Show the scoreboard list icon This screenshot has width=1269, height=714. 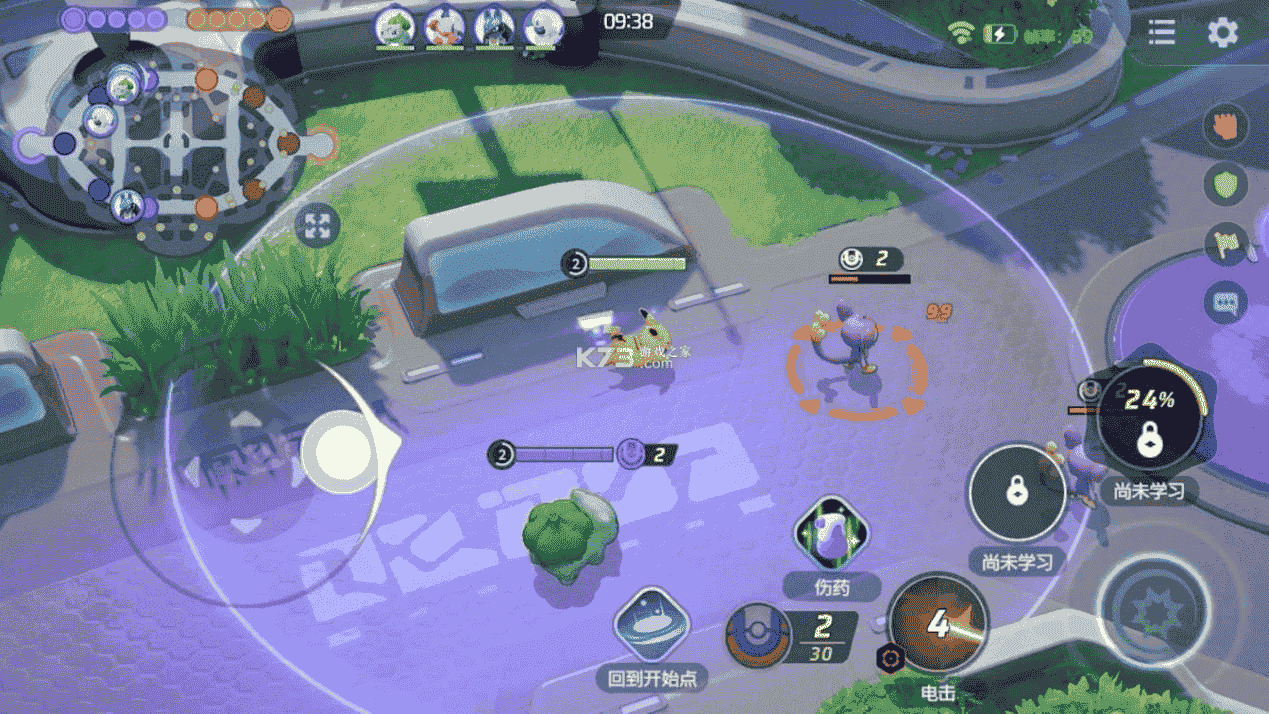[x=1161, y=33]
